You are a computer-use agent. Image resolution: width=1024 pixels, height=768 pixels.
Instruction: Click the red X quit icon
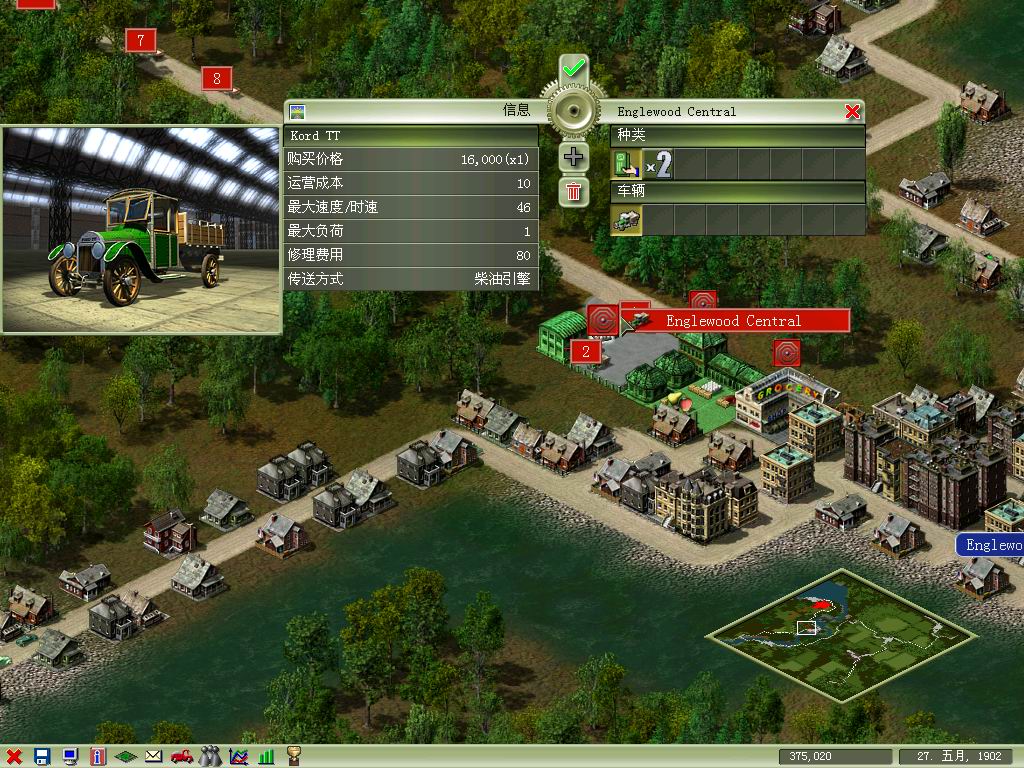(x=14, y=757)
